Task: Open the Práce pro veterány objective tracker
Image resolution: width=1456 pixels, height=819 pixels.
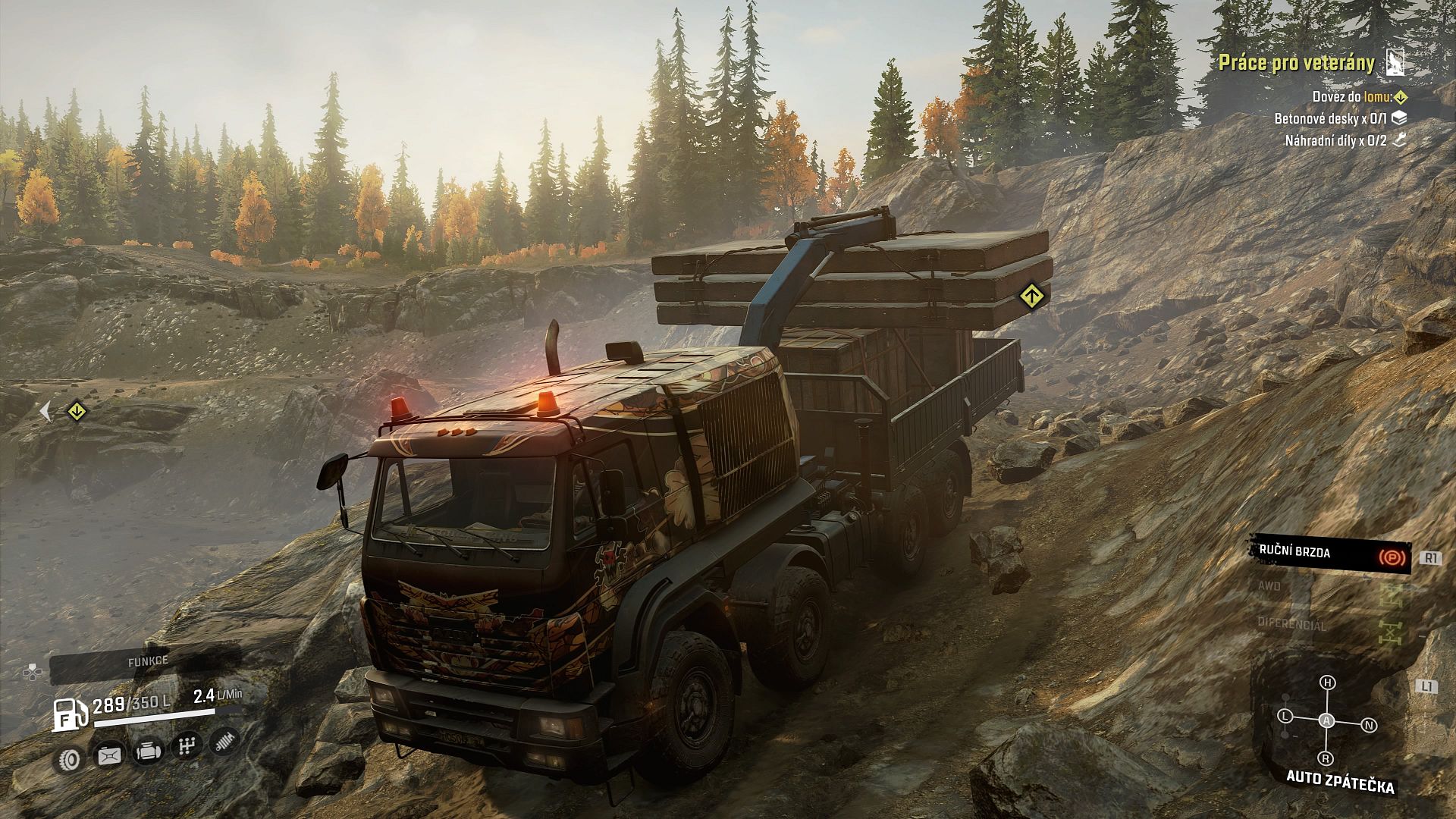Action: coord(1296,63)
